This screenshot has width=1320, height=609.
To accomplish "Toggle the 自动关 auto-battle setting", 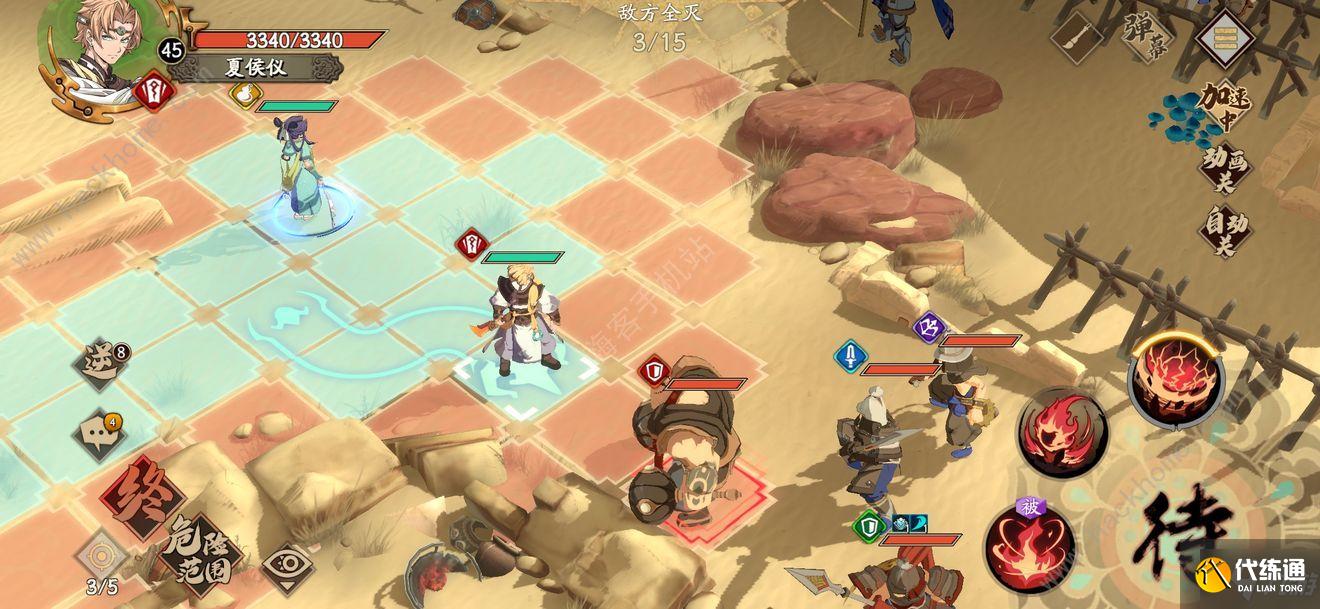I will (x=1224, y=230).
